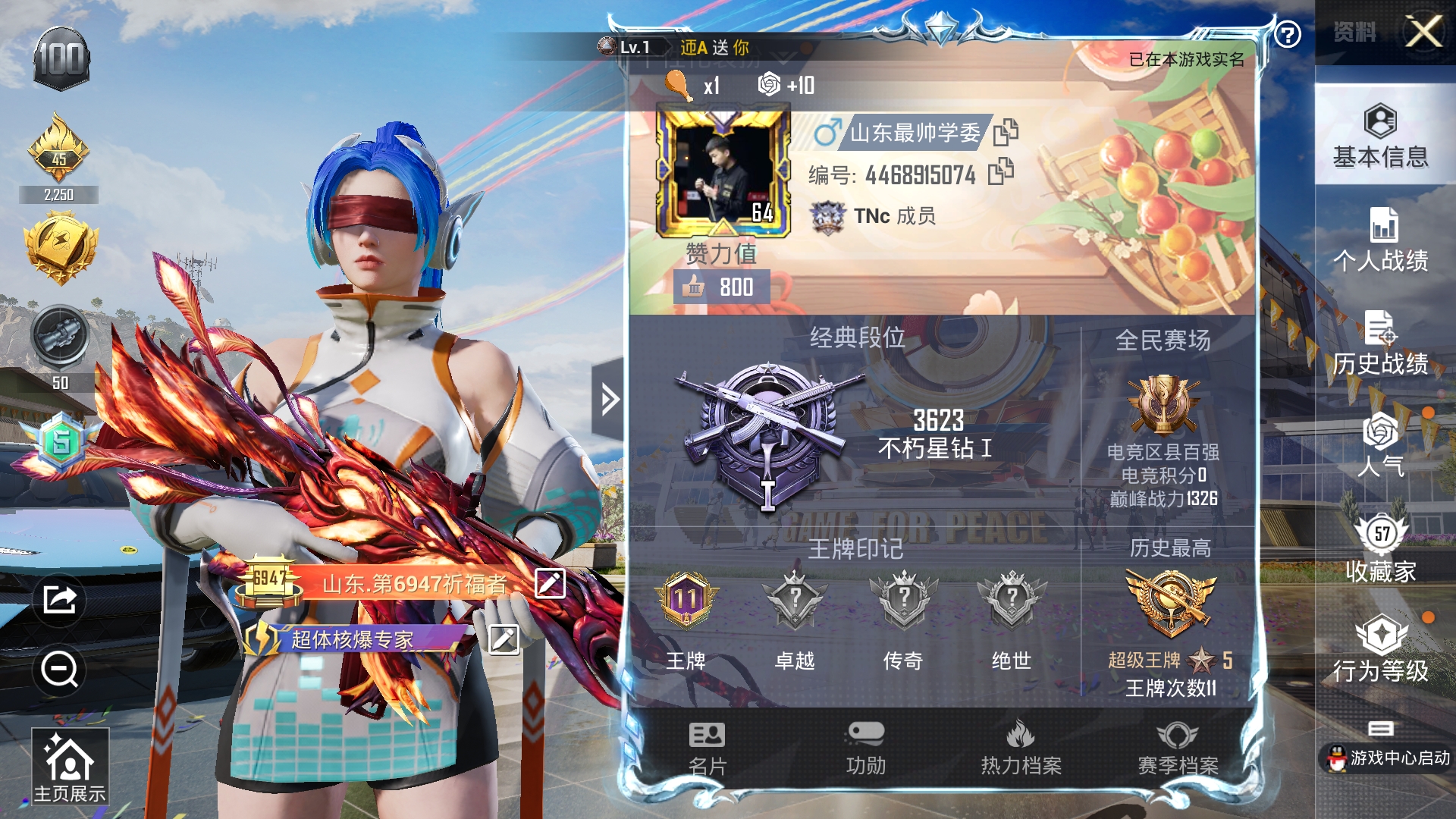Open the question mark help icon
This screenshot has height=819, width=1456.
[x=1288, y=34]
